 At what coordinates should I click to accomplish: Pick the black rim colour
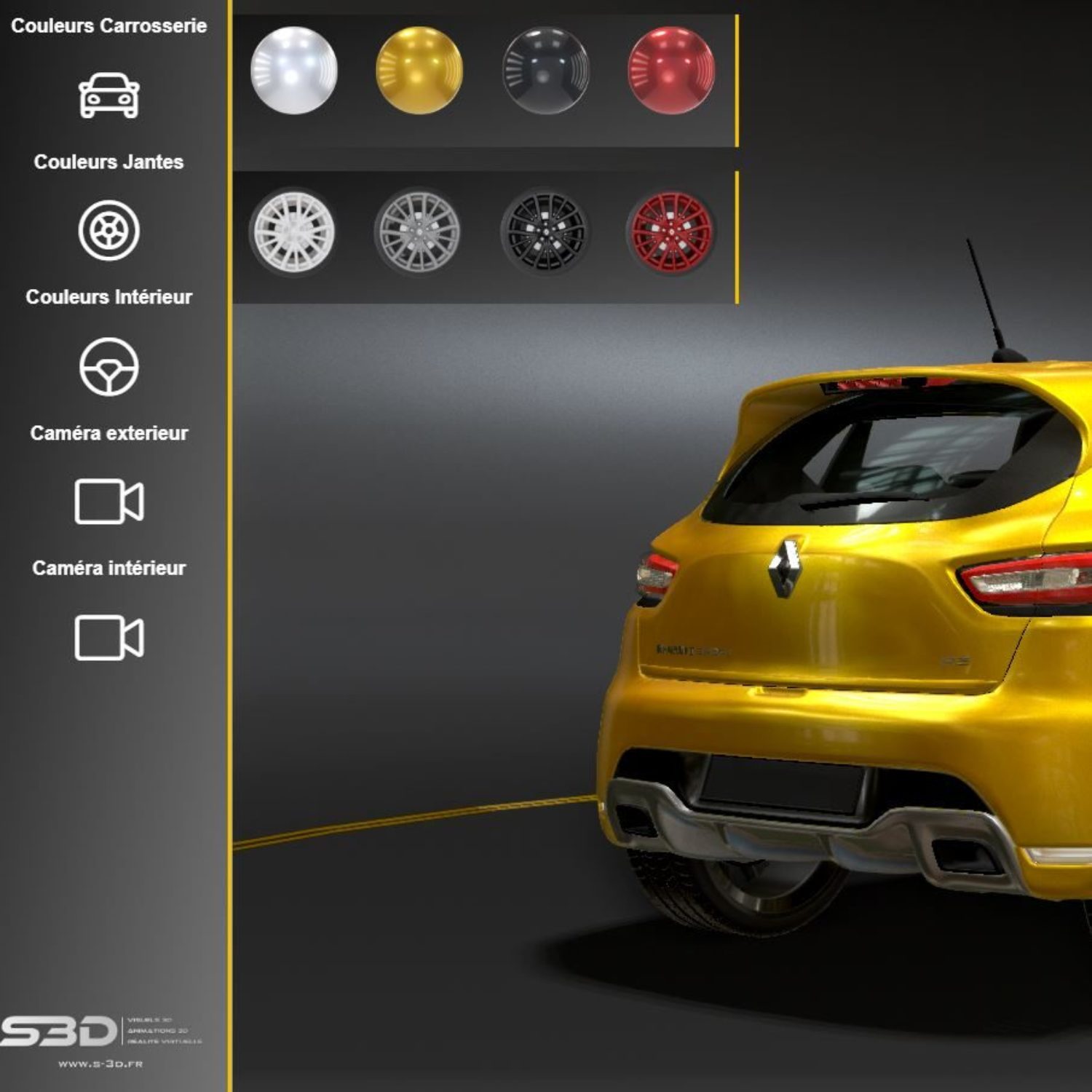pos(545,232)
